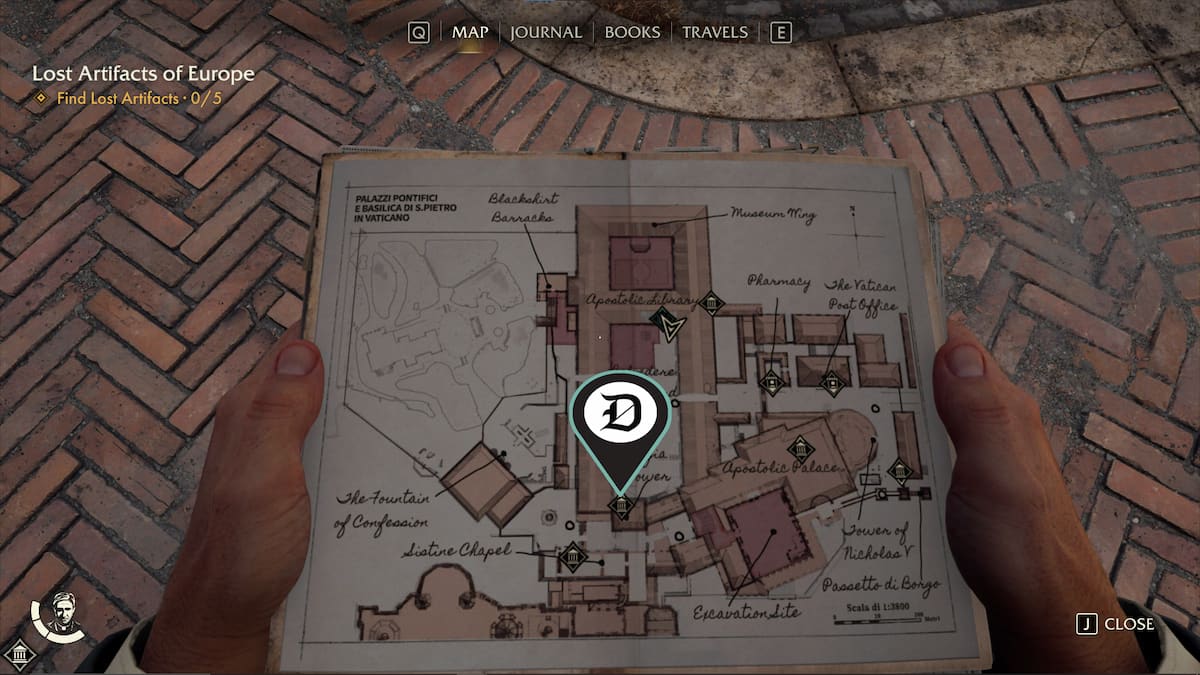Select the Map tab
1200x675 pixels.
470,32
